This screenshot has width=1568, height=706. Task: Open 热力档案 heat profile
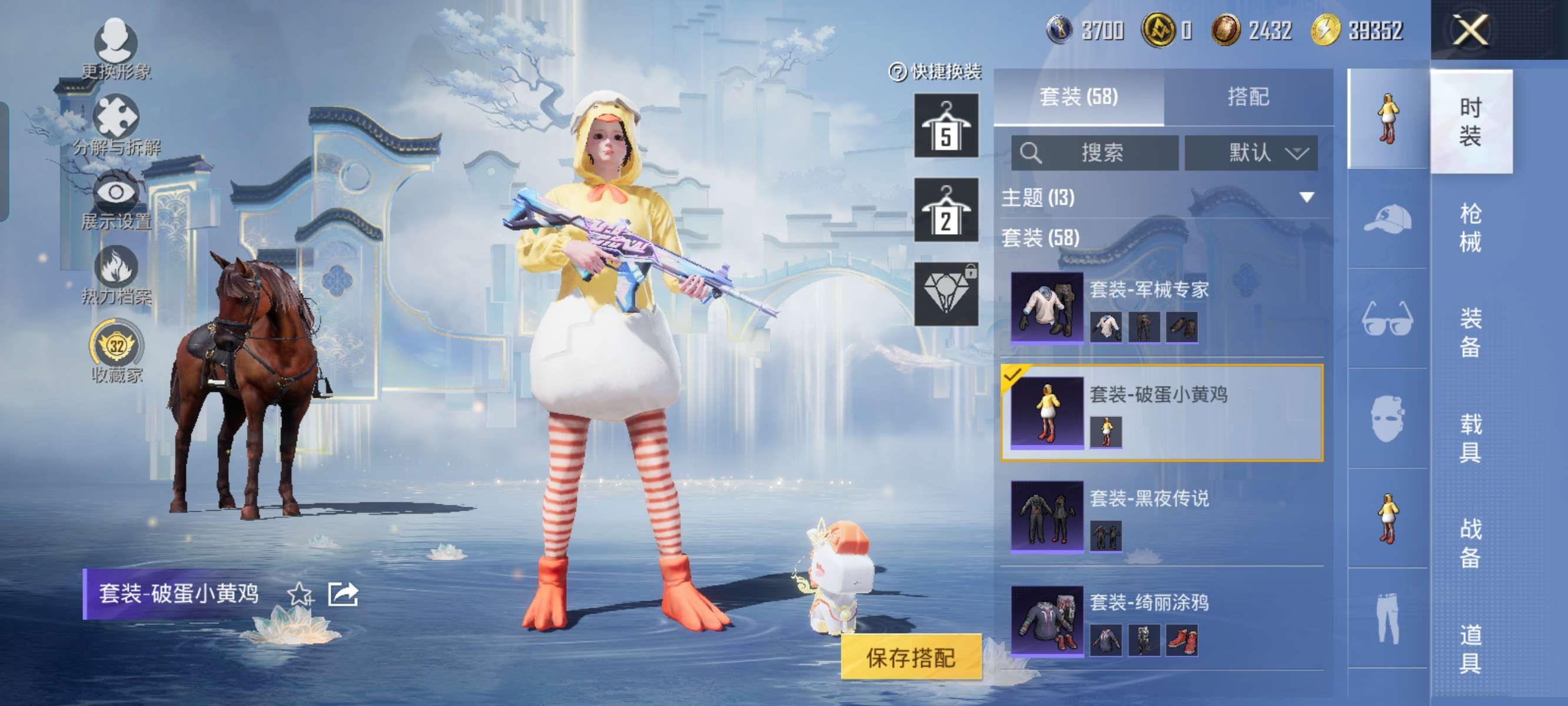(115, 275)
